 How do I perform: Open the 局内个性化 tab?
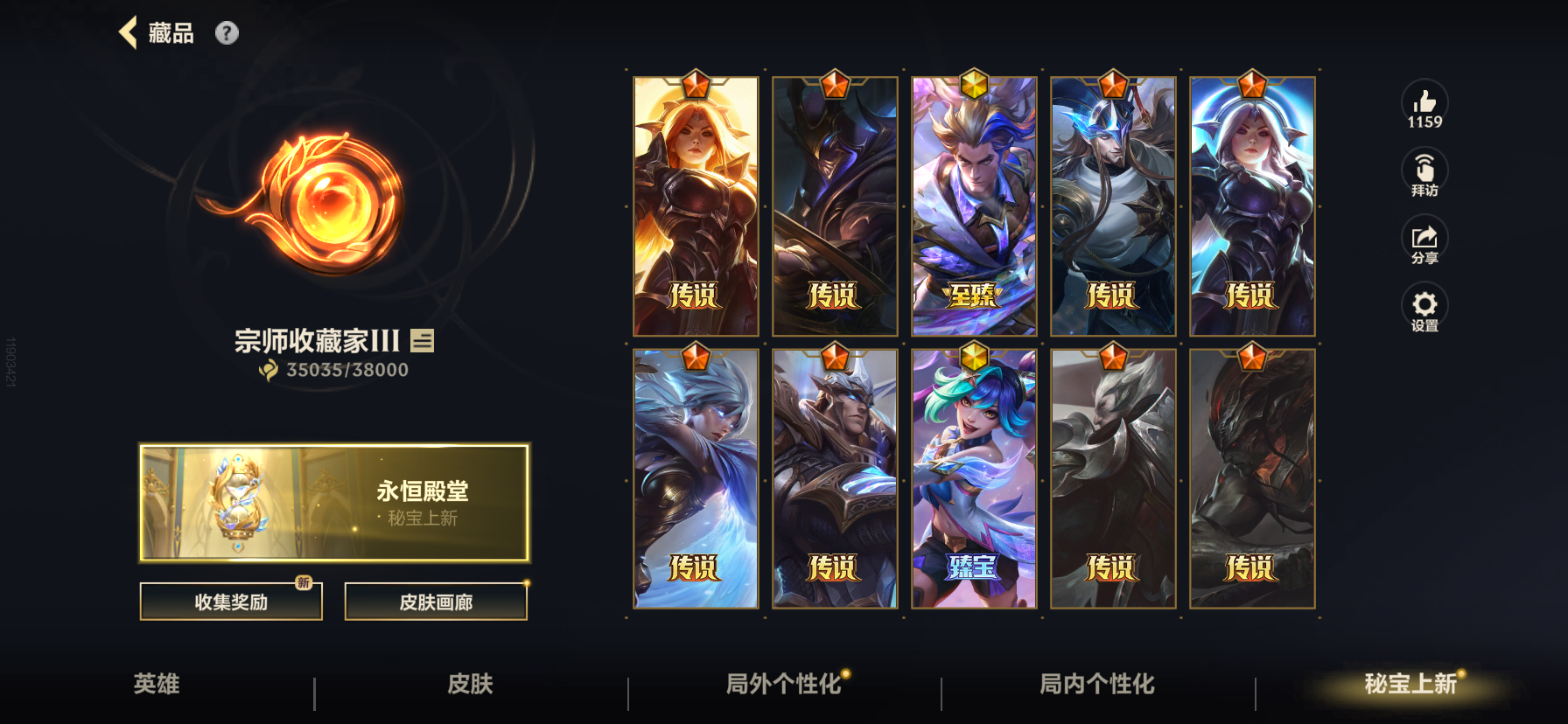(1095, 686)
